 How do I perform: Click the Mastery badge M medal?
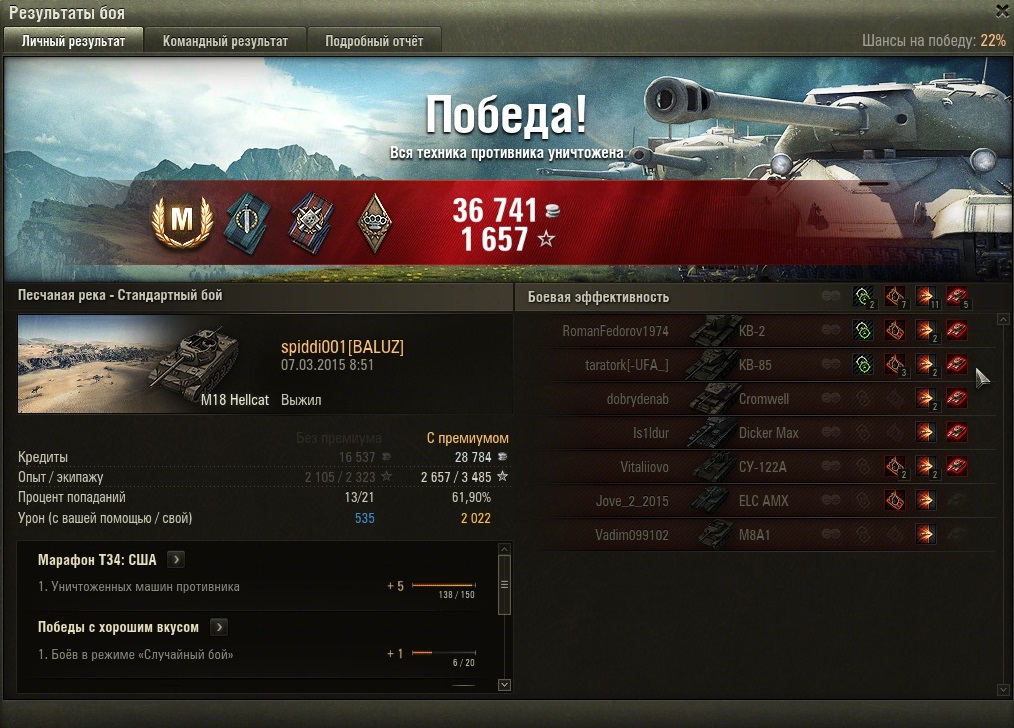tap(183, 222)
